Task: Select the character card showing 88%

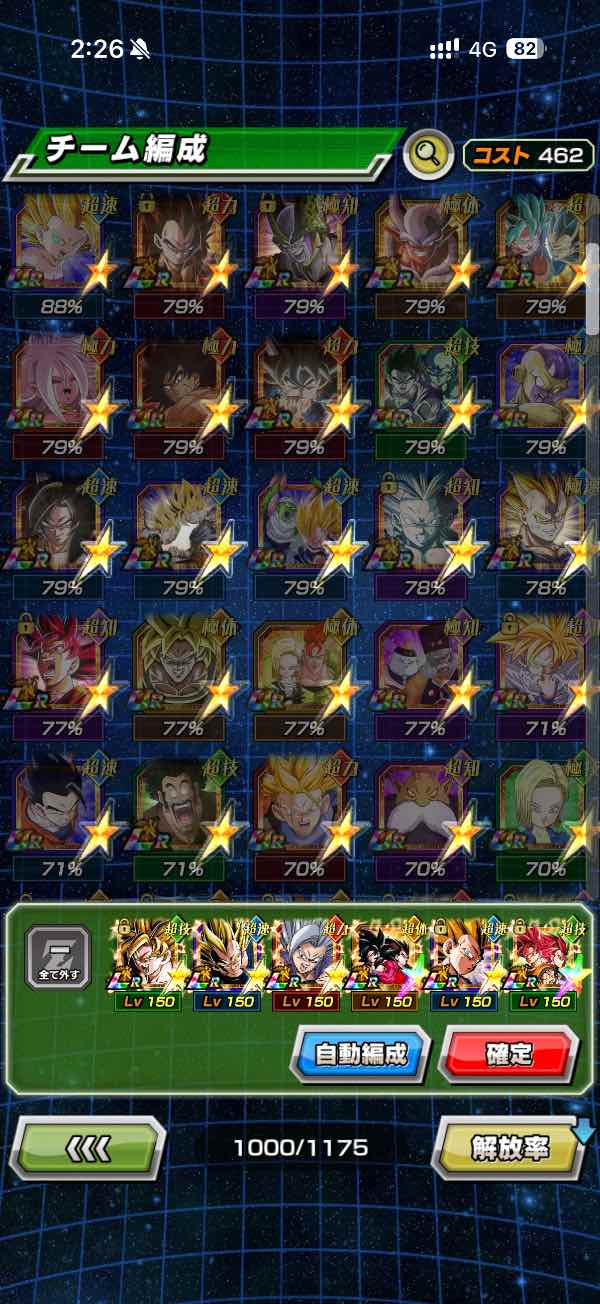Action: pyautogui.click(x=62, y=248)
